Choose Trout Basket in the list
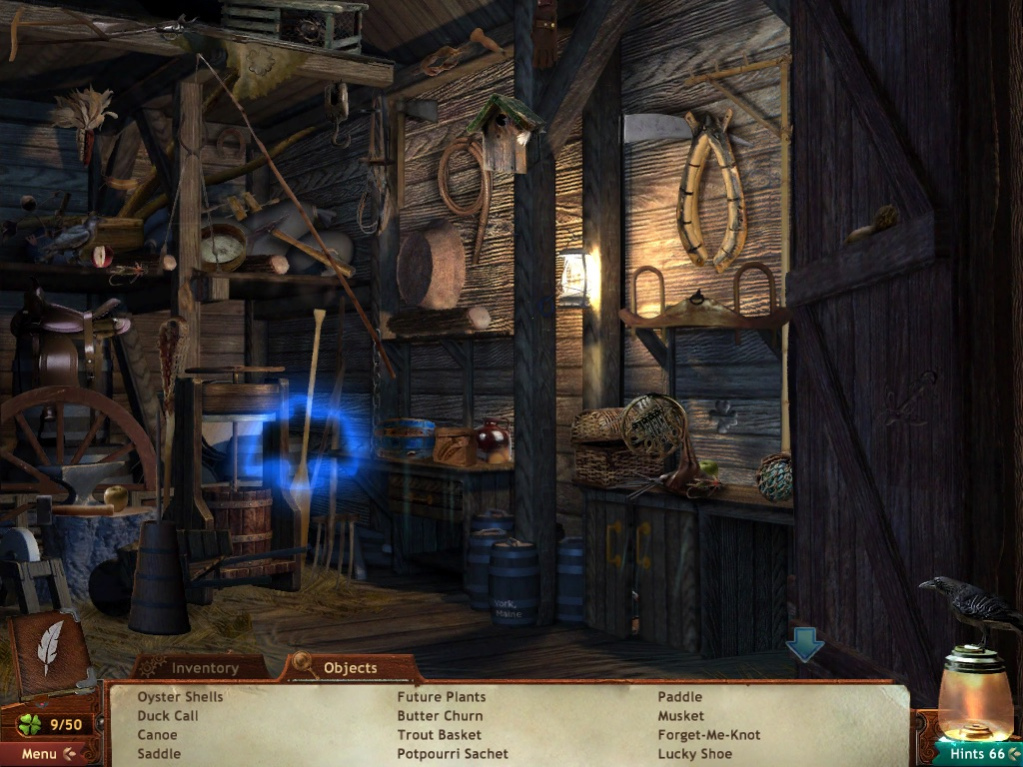1023x767 pixels. coord(439,735)
